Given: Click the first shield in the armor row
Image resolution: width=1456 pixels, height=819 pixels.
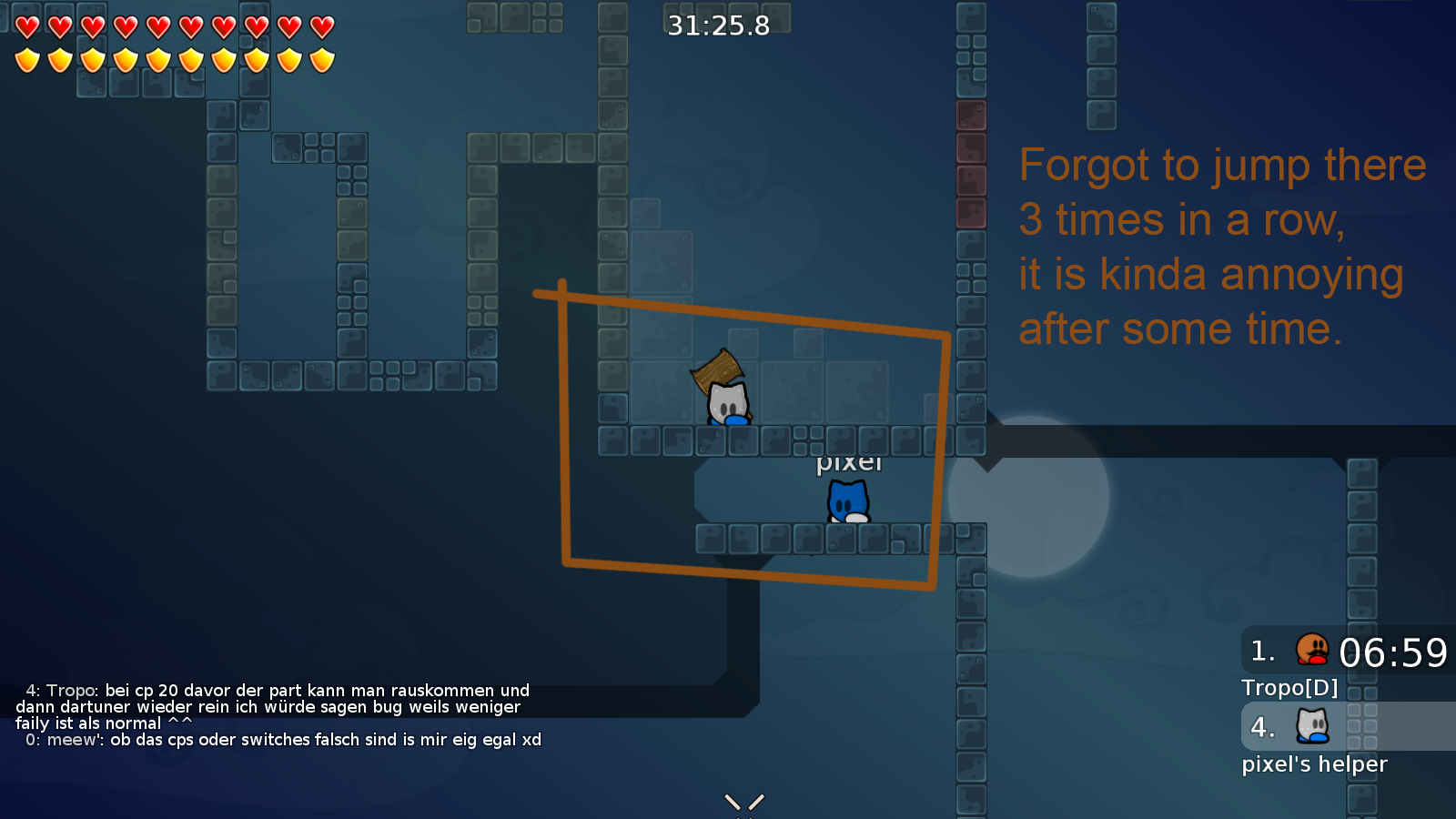Looking at the screenshot, I should pos(26,62).
